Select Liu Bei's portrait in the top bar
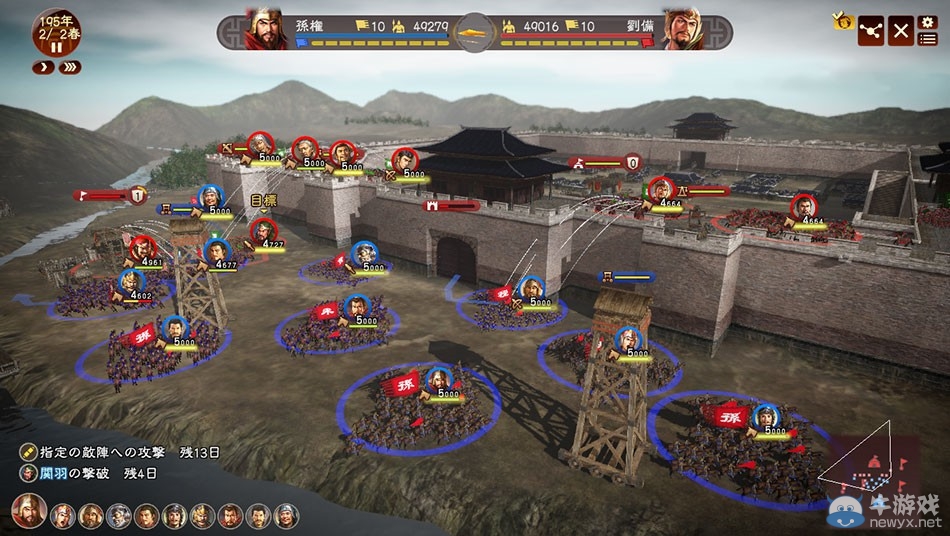The width and height of the screenshot is (950, 536). (682, 30)
